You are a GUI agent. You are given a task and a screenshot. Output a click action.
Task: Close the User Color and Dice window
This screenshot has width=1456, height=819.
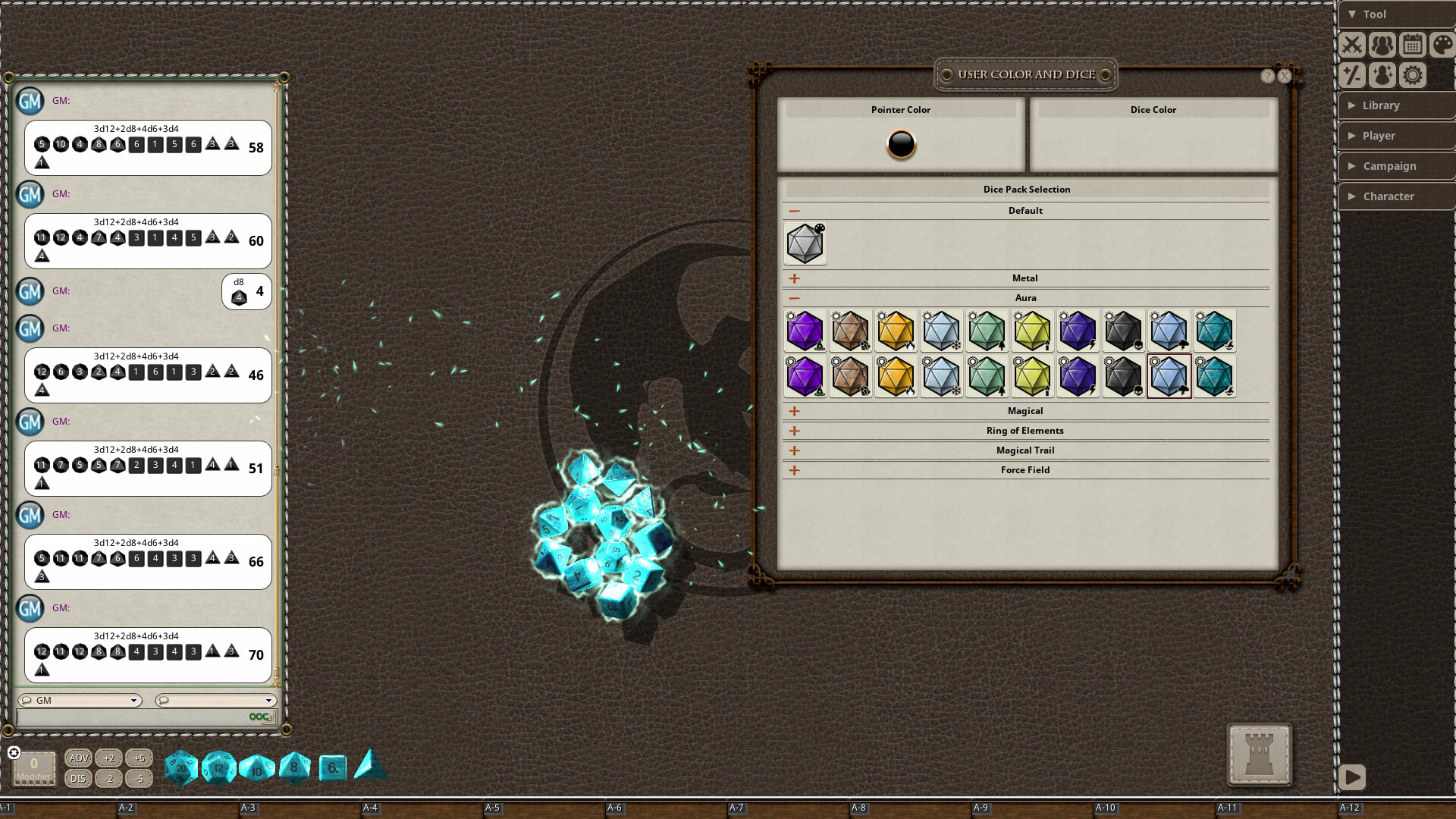(1285, 76)
